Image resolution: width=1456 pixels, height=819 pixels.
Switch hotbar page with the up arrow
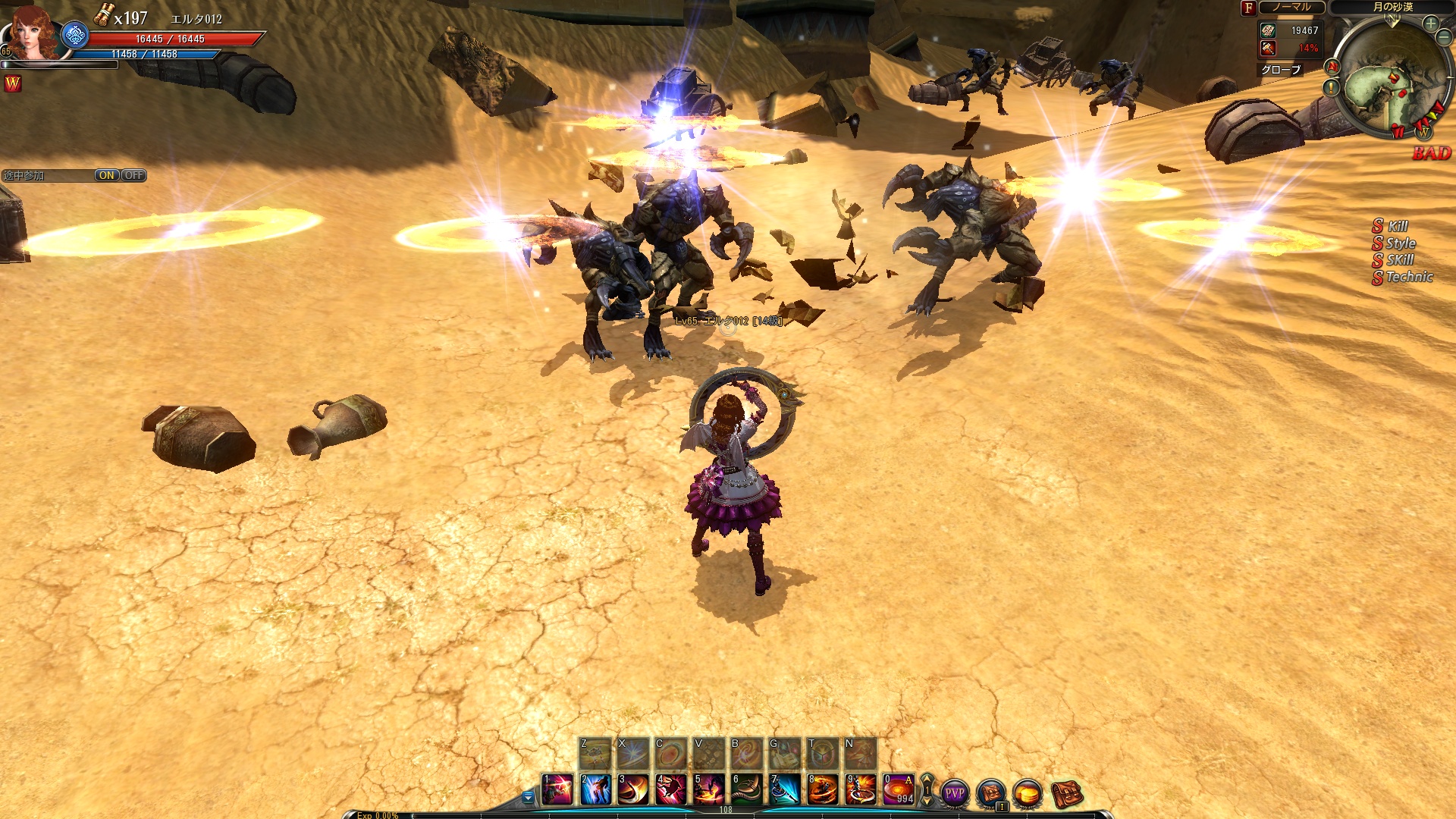(x=926, y=781)
